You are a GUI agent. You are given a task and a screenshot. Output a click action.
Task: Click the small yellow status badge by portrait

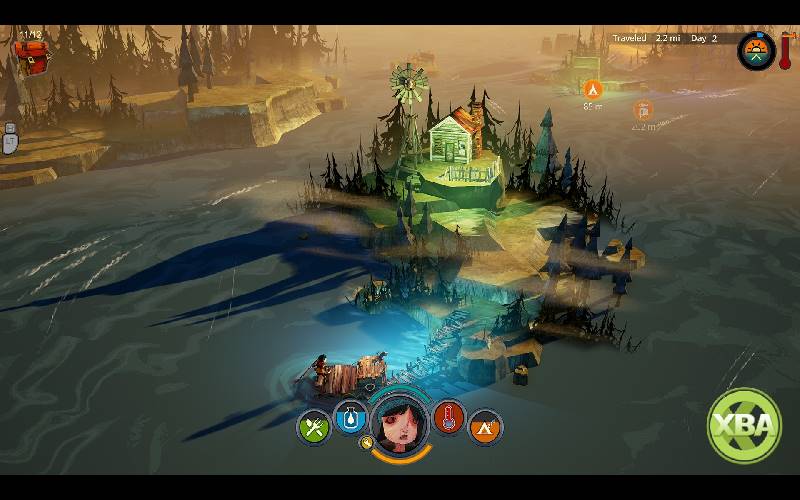click(367, 443)
